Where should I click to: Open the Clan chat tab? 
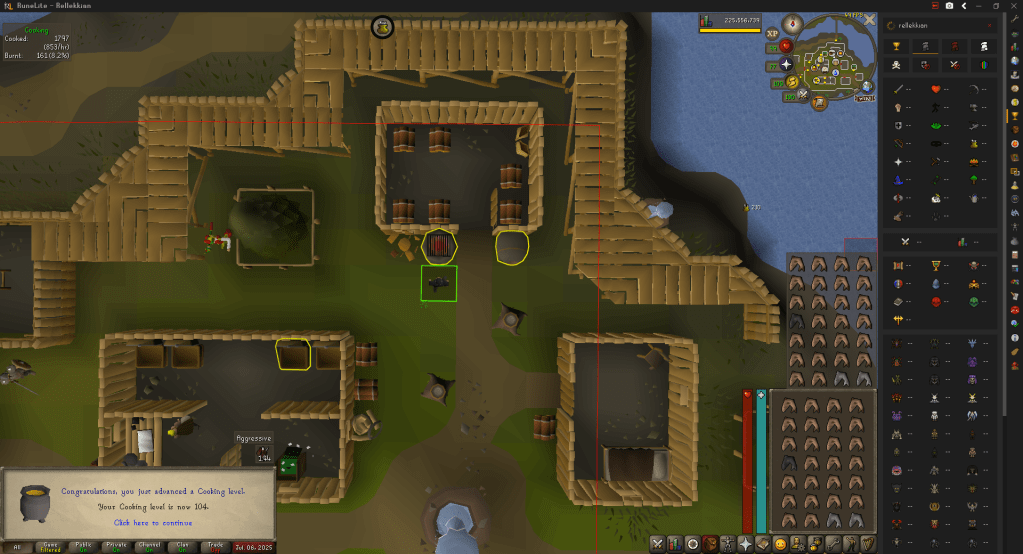(x=179, y=546)
